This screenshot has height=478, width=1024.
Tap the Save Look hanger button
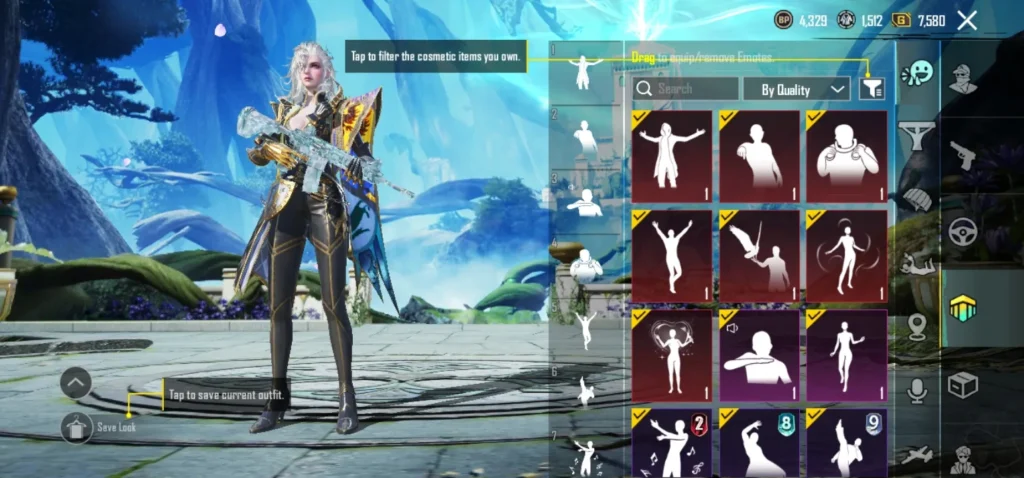tap(76, 427)
